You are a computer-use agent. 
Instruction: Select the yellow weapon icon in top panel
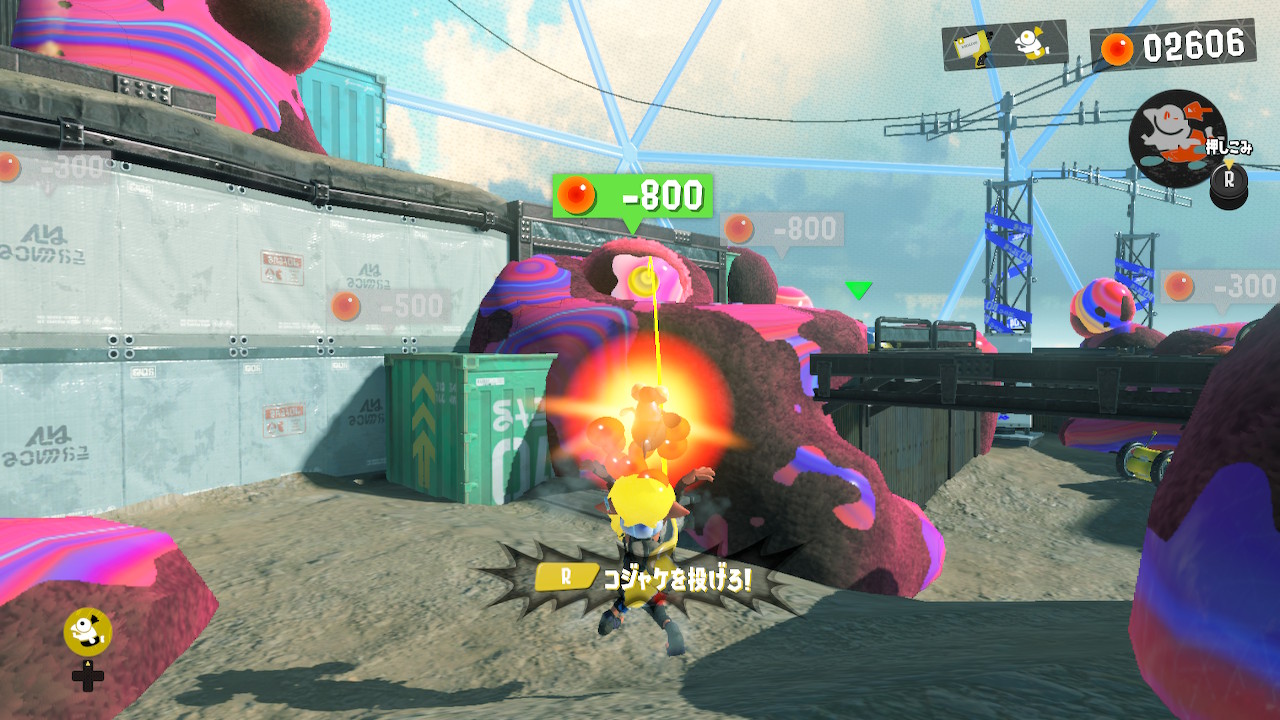(x=970, y=47)
